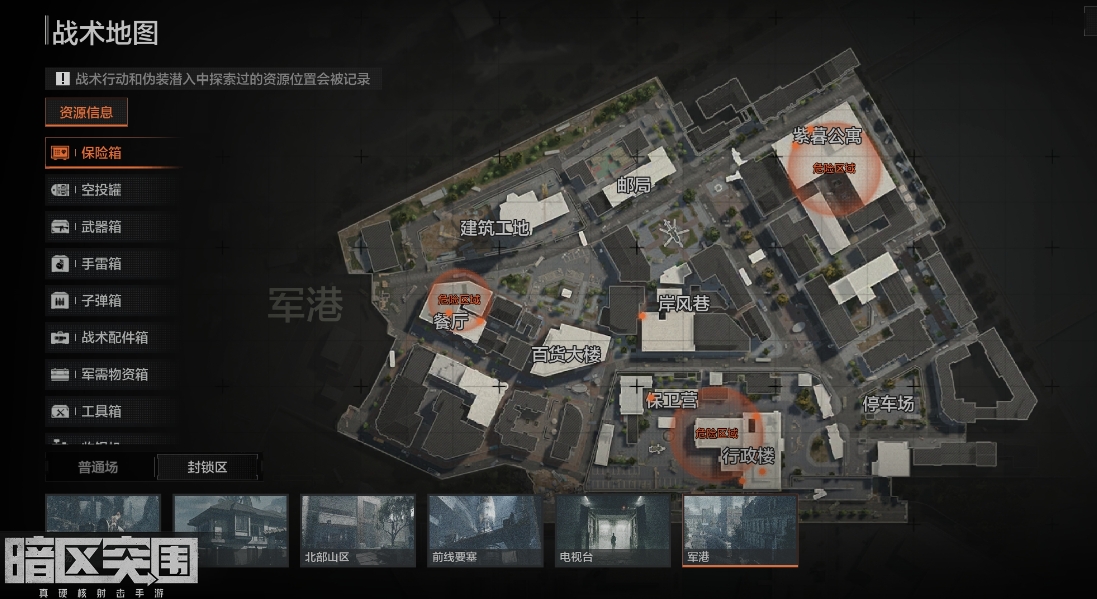Select the 保险箱 resource filter

(100, 153)
